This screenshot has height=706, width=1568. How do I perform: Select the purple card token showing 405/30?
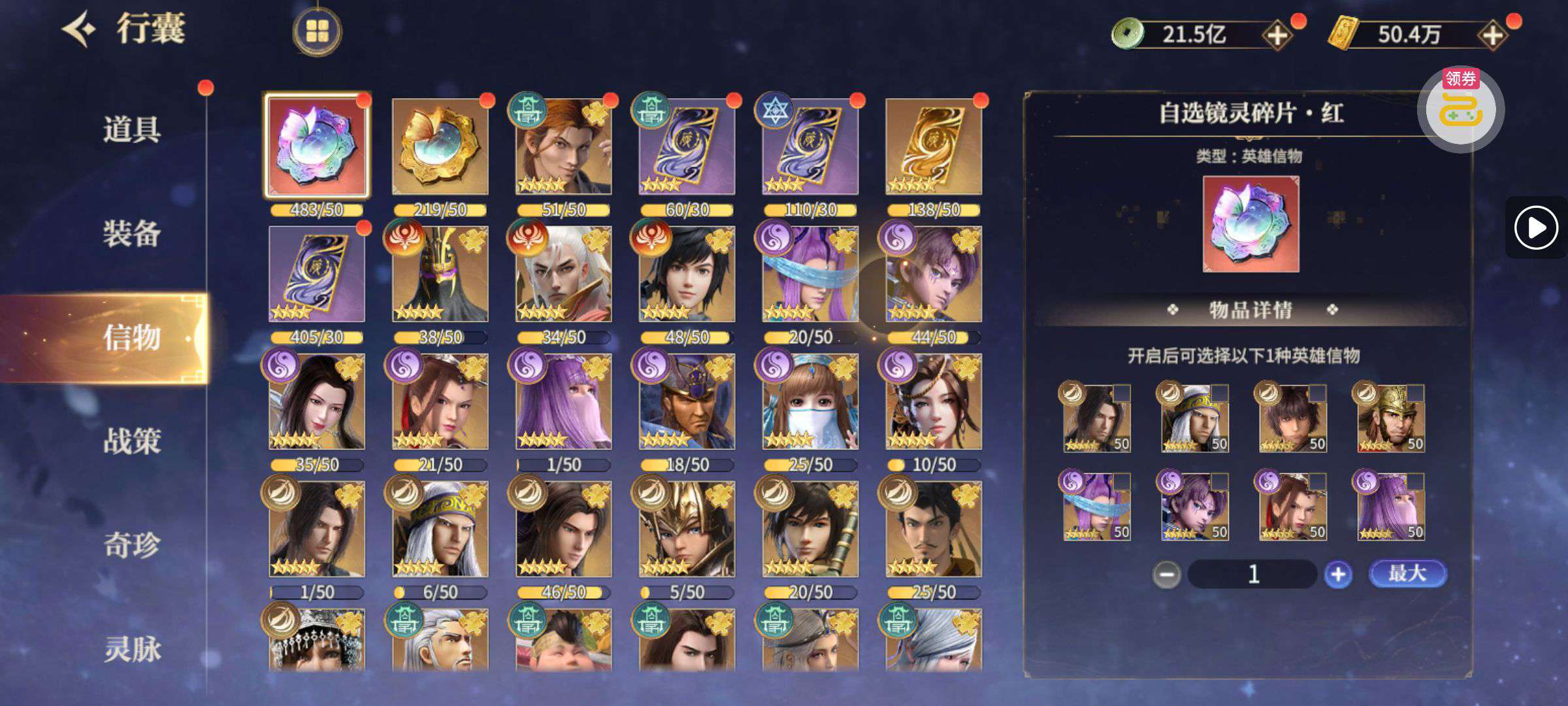(317, 274)
